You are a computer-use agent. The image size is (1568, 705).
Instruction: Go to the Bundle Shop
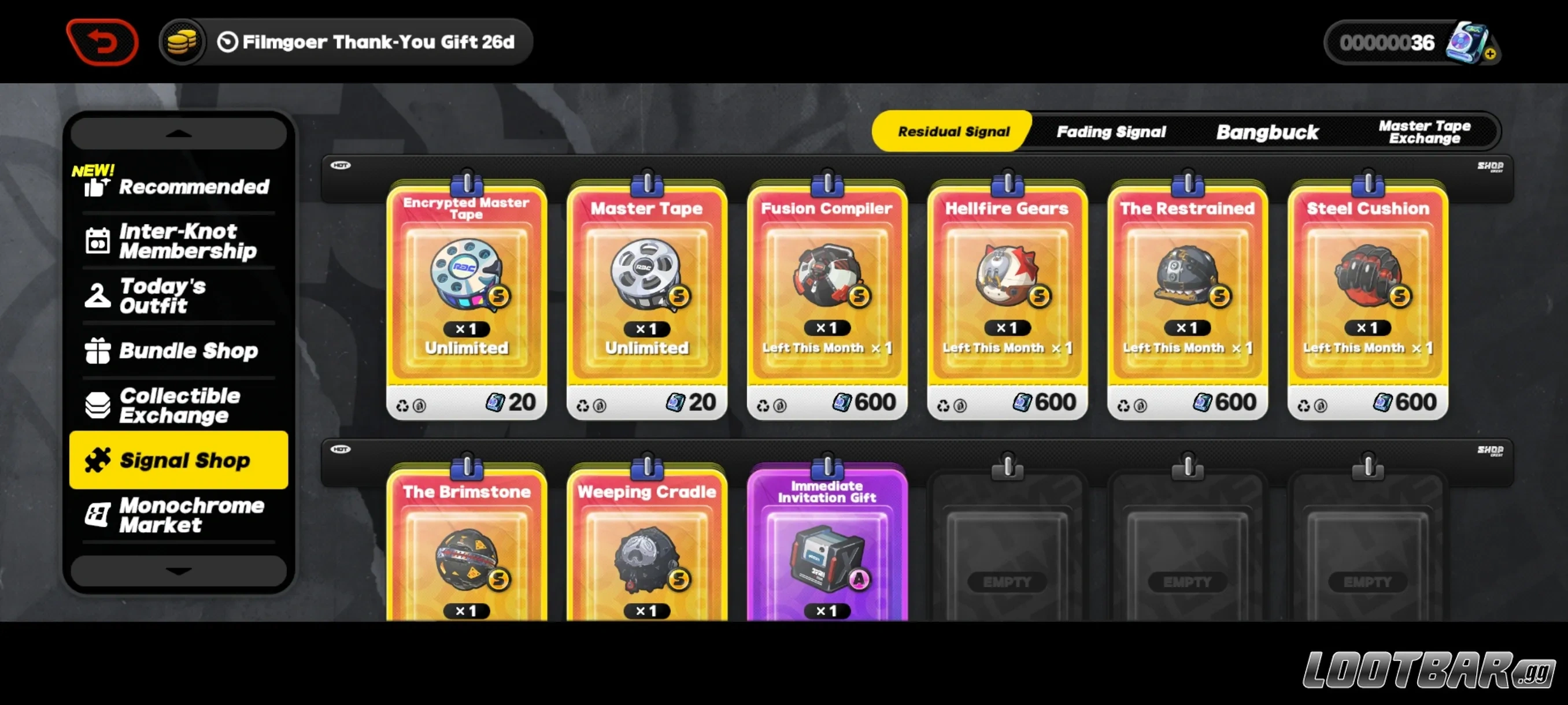pyautogui.click(x=177, y=350)
